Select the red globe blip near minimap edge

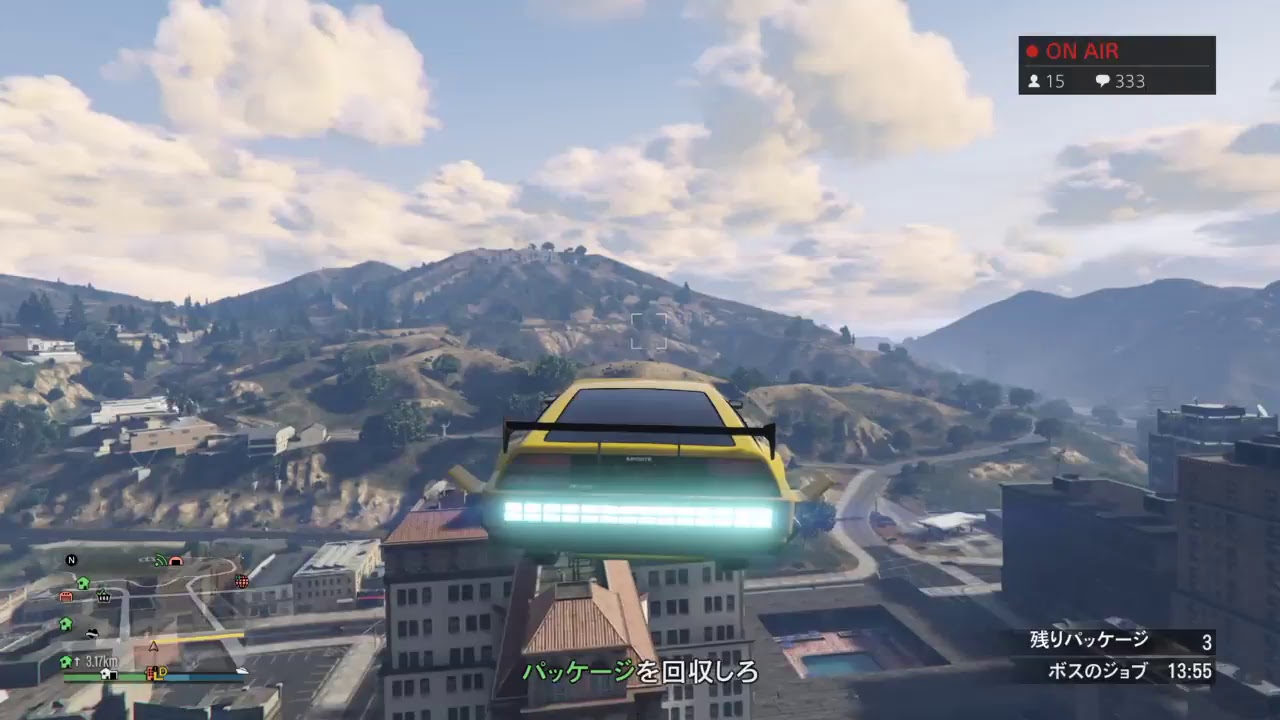pyautogui.click(x=242, y=581)
